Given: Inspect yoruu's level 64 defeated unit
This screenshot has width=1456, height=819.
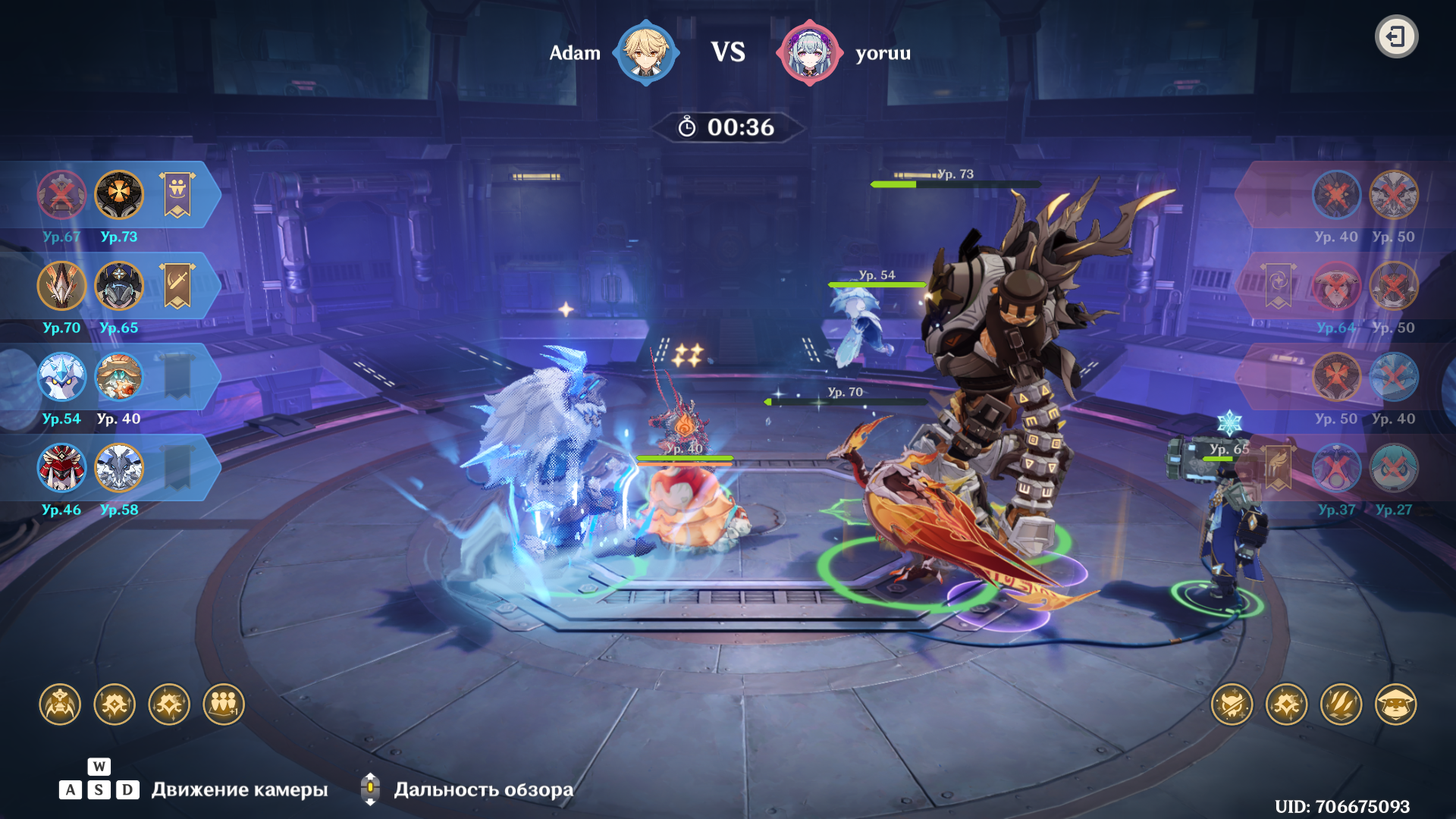Looking at the screenshot, I should point(1336,286).
